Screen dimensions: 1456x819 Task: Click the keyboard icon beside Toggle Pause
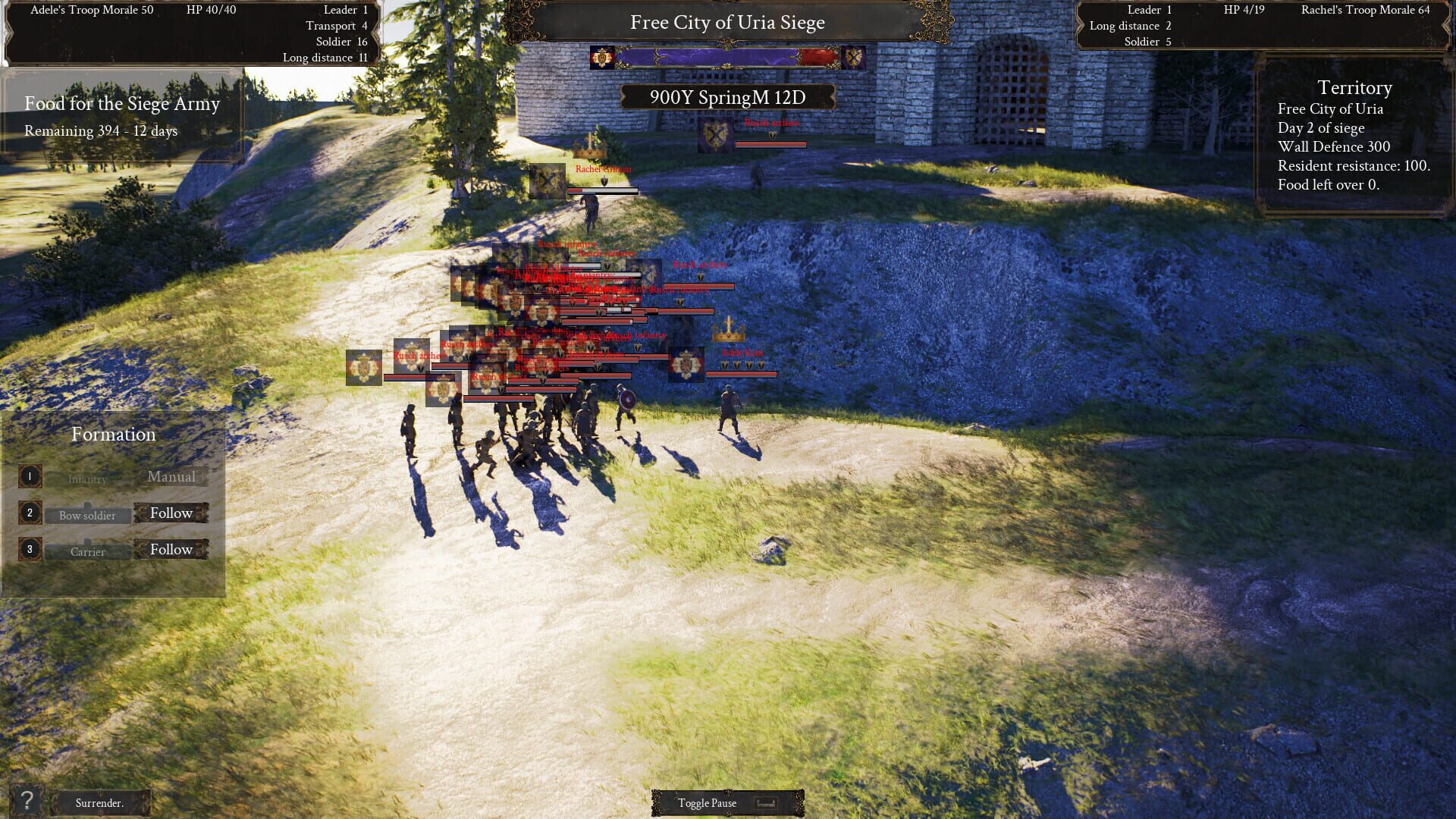[768, 802]
